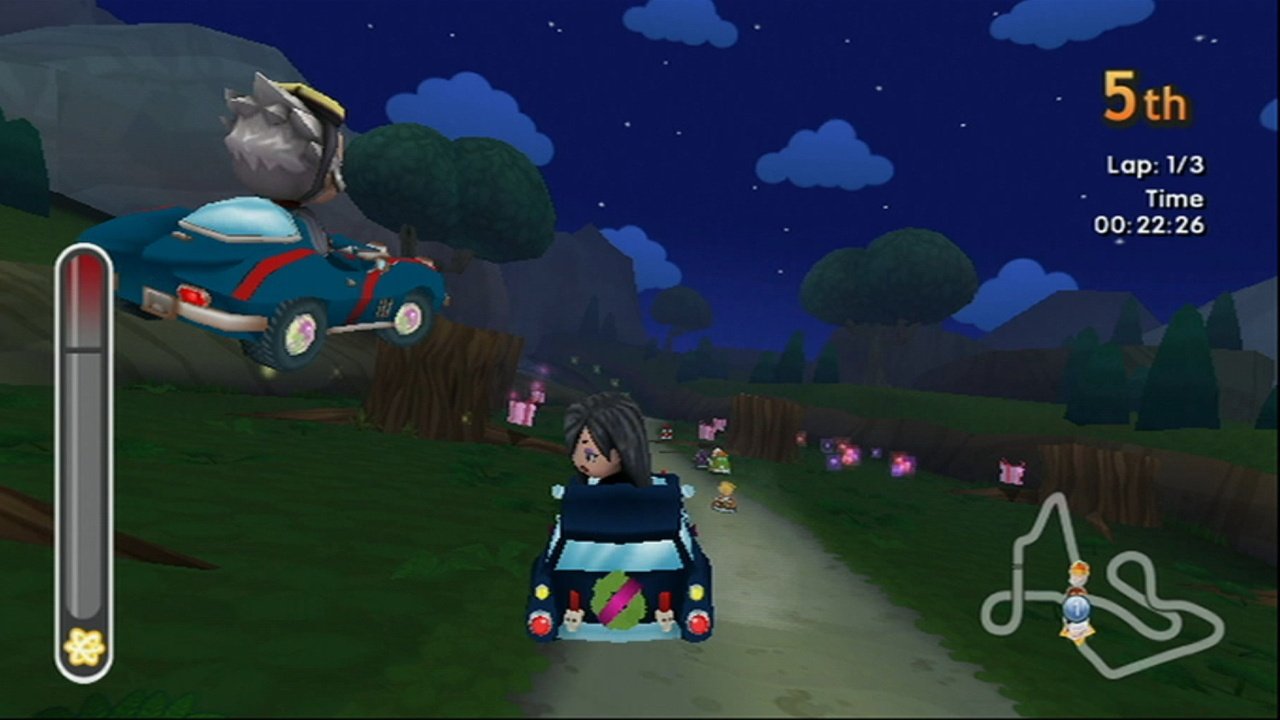Viewport: 1280px width, 720px height.
Task: Click the number 1 badge on the minimap
Action: pos(1076,608)
